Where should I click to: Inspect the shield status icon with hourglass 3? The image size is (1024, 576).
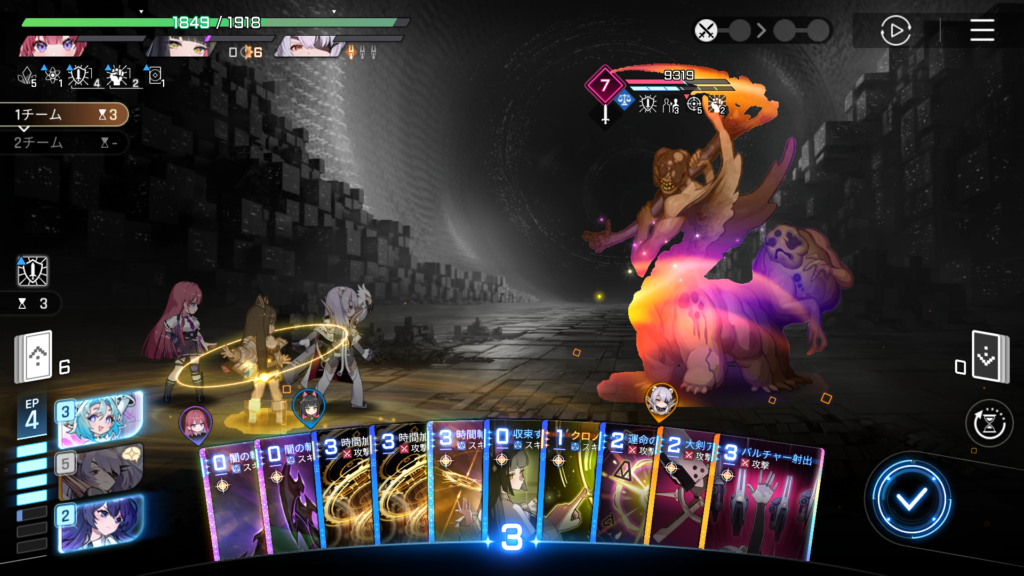(x=33, y=272)
